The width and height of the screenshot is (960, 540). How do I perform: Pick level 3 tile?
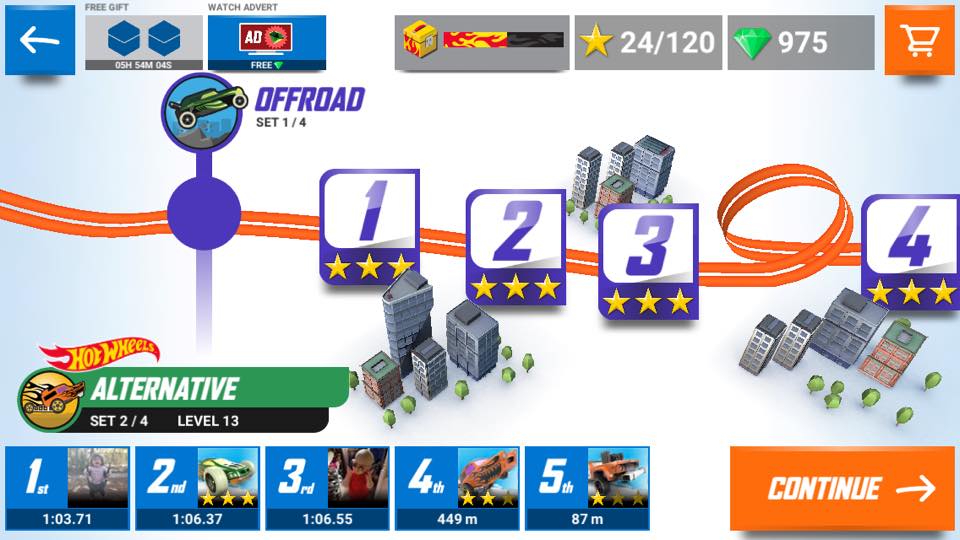(648, 261)
